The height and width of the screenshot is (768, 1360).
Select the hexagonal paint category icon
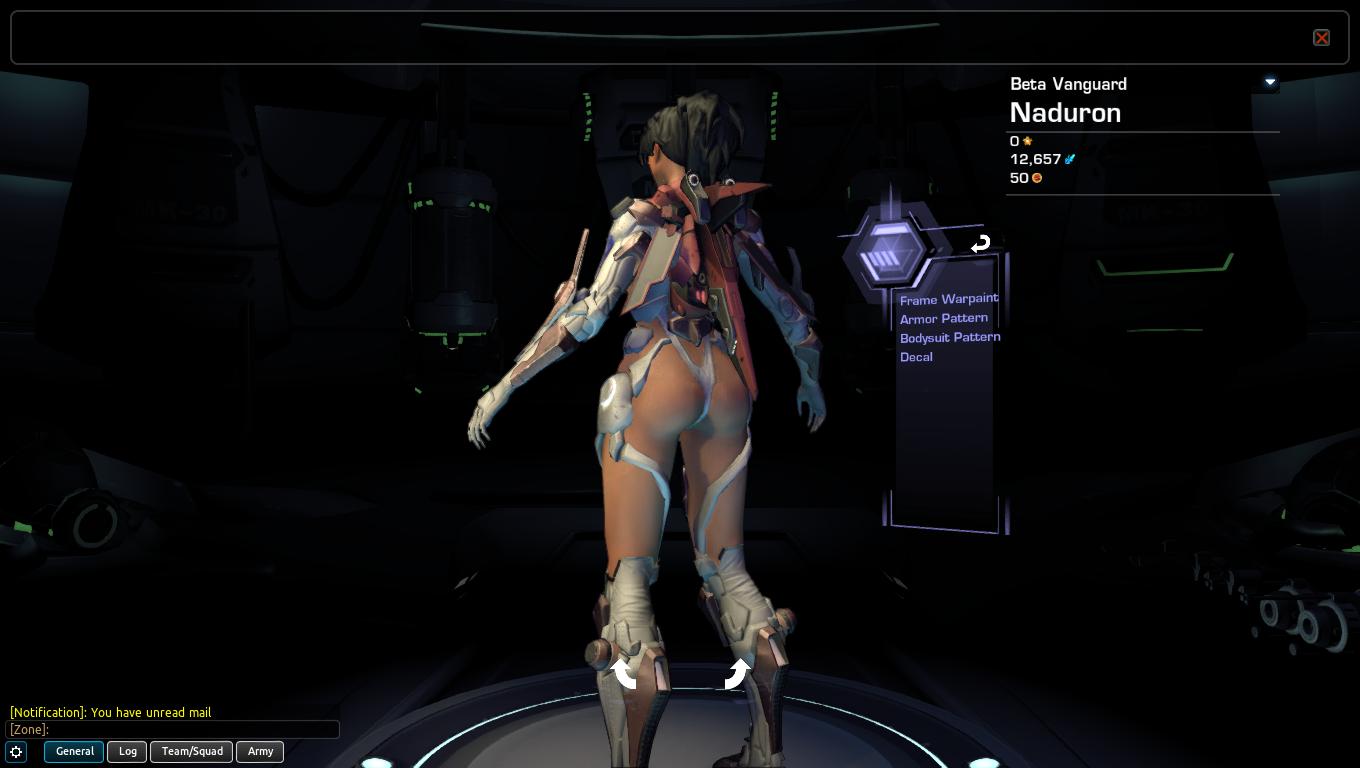pos(886,252)
